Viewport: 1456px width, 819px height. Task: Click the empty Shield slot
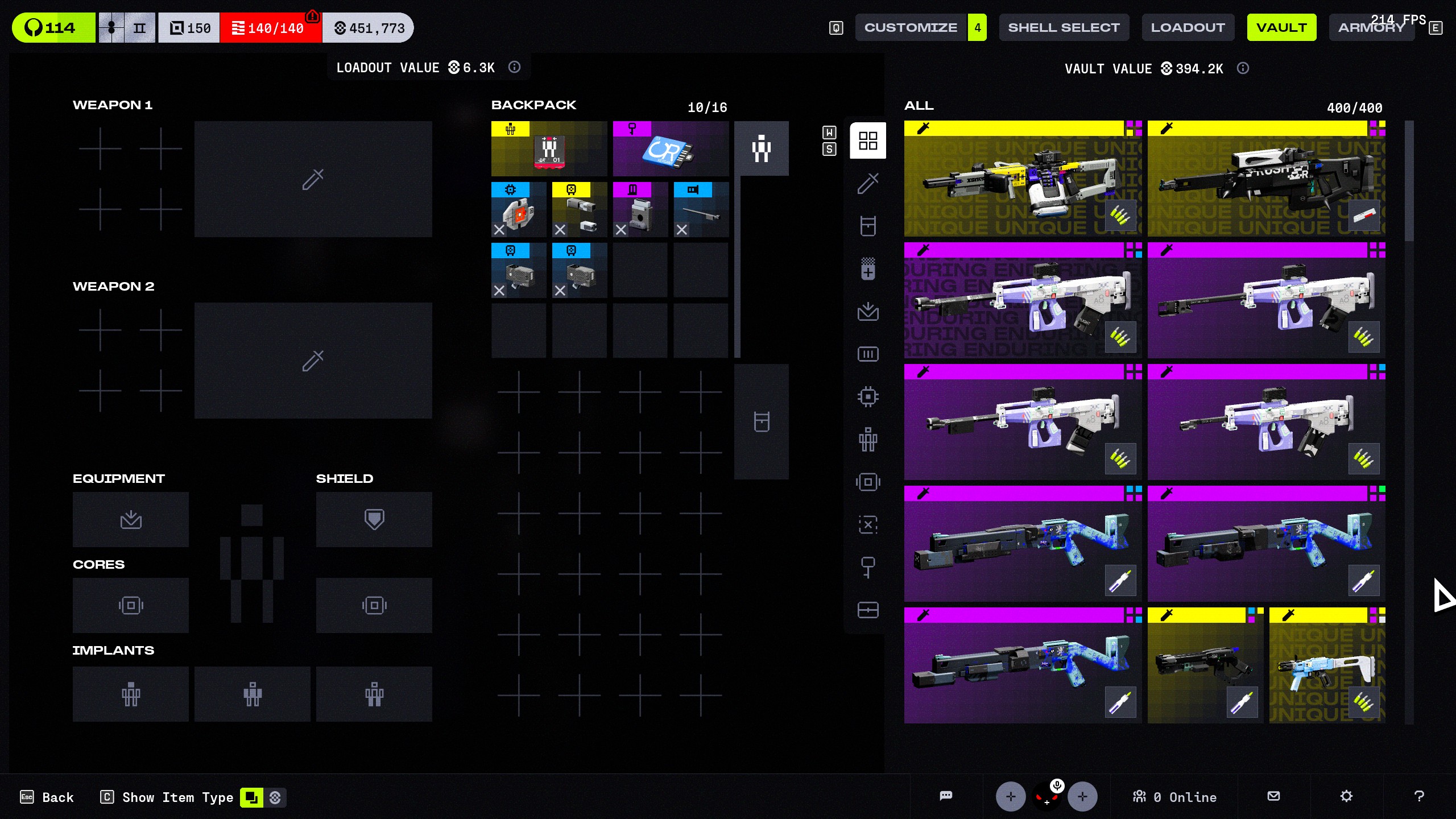coord(374,519)
